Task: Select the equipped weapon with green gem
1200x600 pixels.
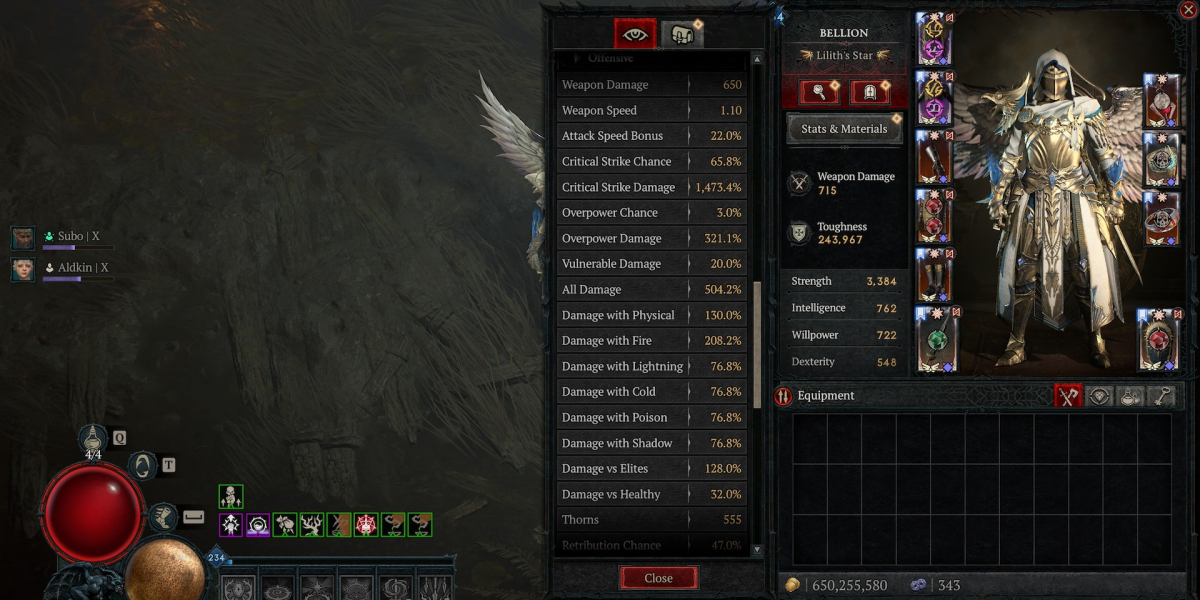Action: (x=934, y=337)
